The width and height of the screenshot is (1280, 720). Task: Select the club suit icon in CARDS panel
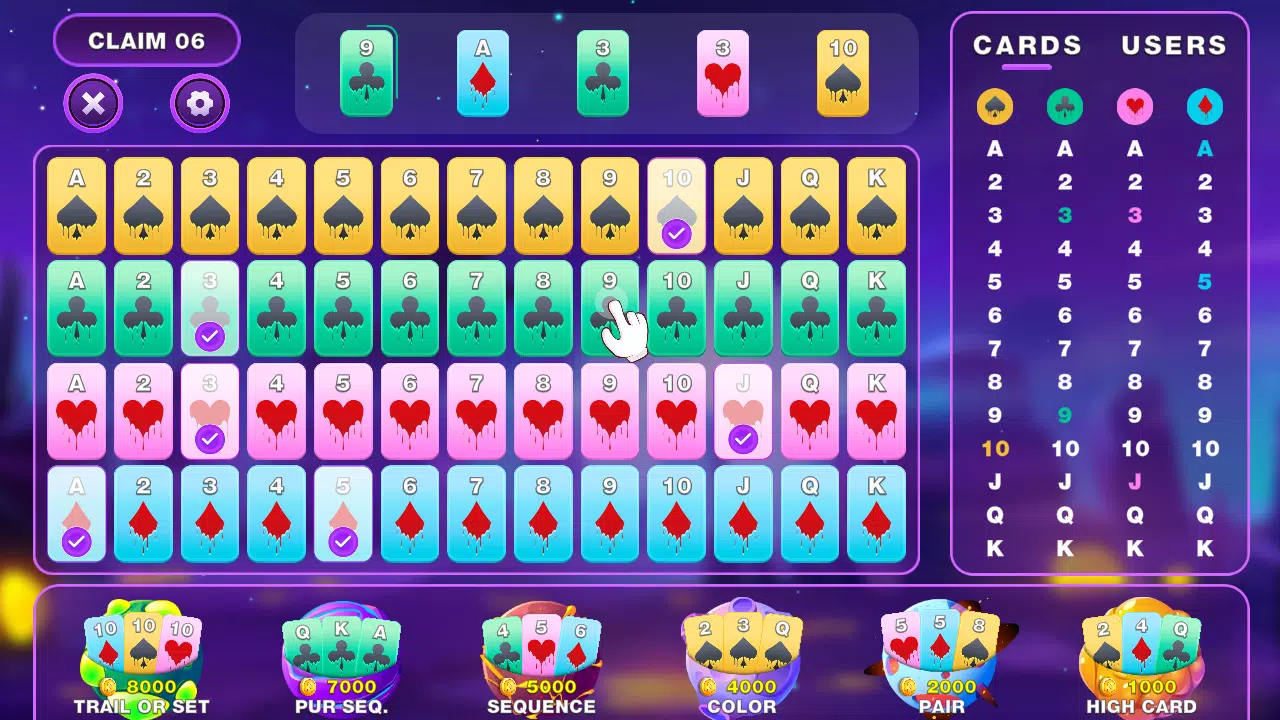(x=1065, y=106)
